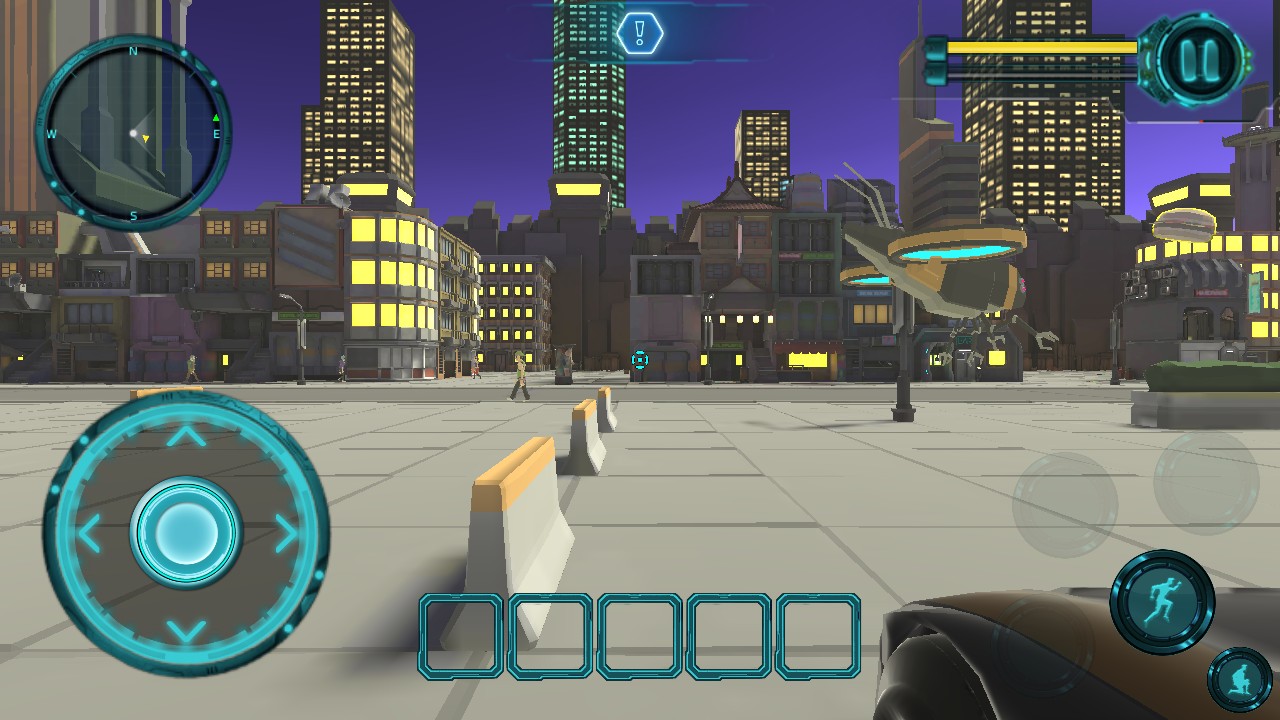1280x720 pixels.
Task: Tap the joystick's up arrow
Action: 185,436
